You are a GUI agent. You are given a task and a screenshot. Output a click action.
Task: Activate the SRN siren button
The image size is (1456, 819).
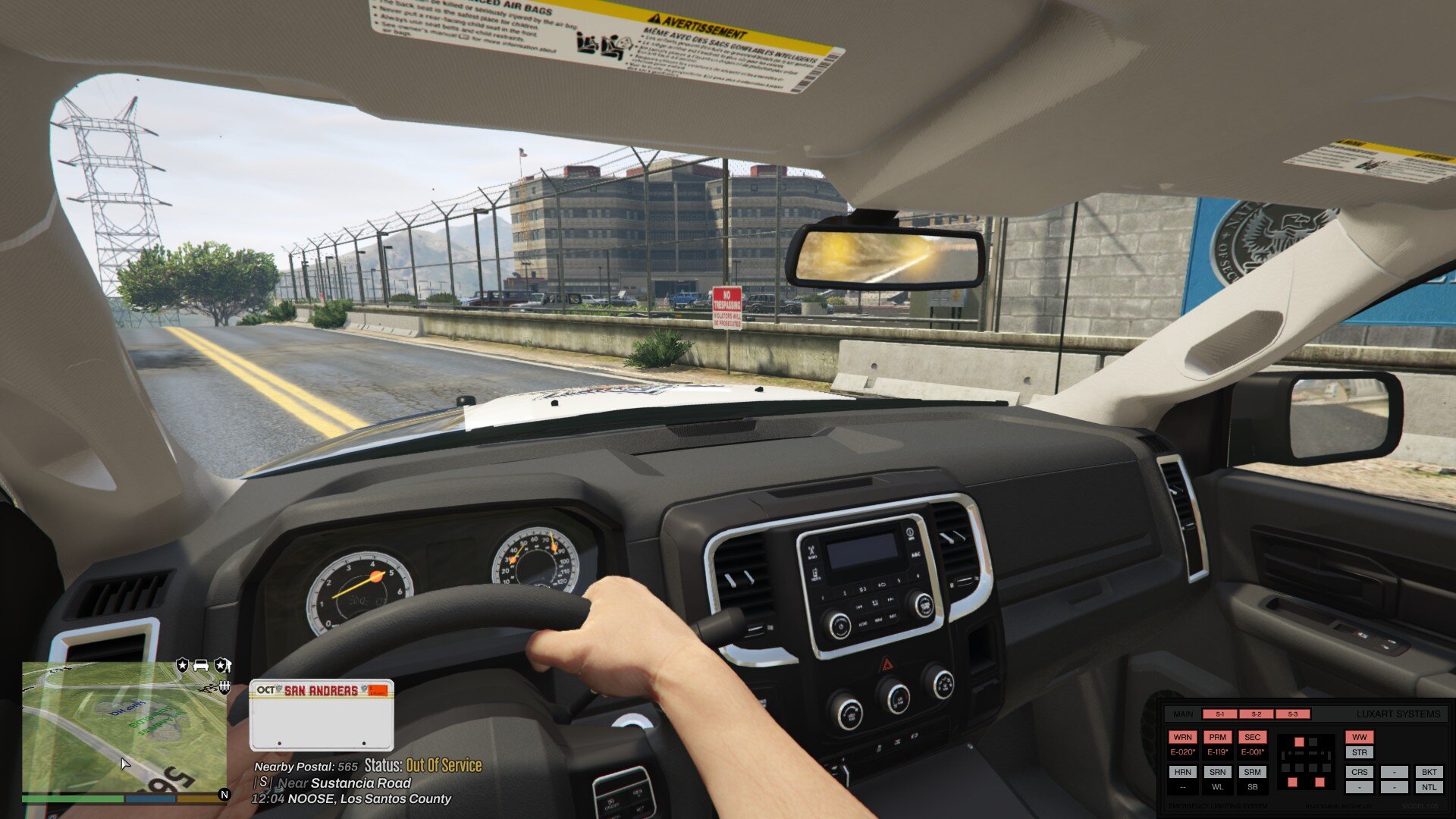(x=1217, y=772)
